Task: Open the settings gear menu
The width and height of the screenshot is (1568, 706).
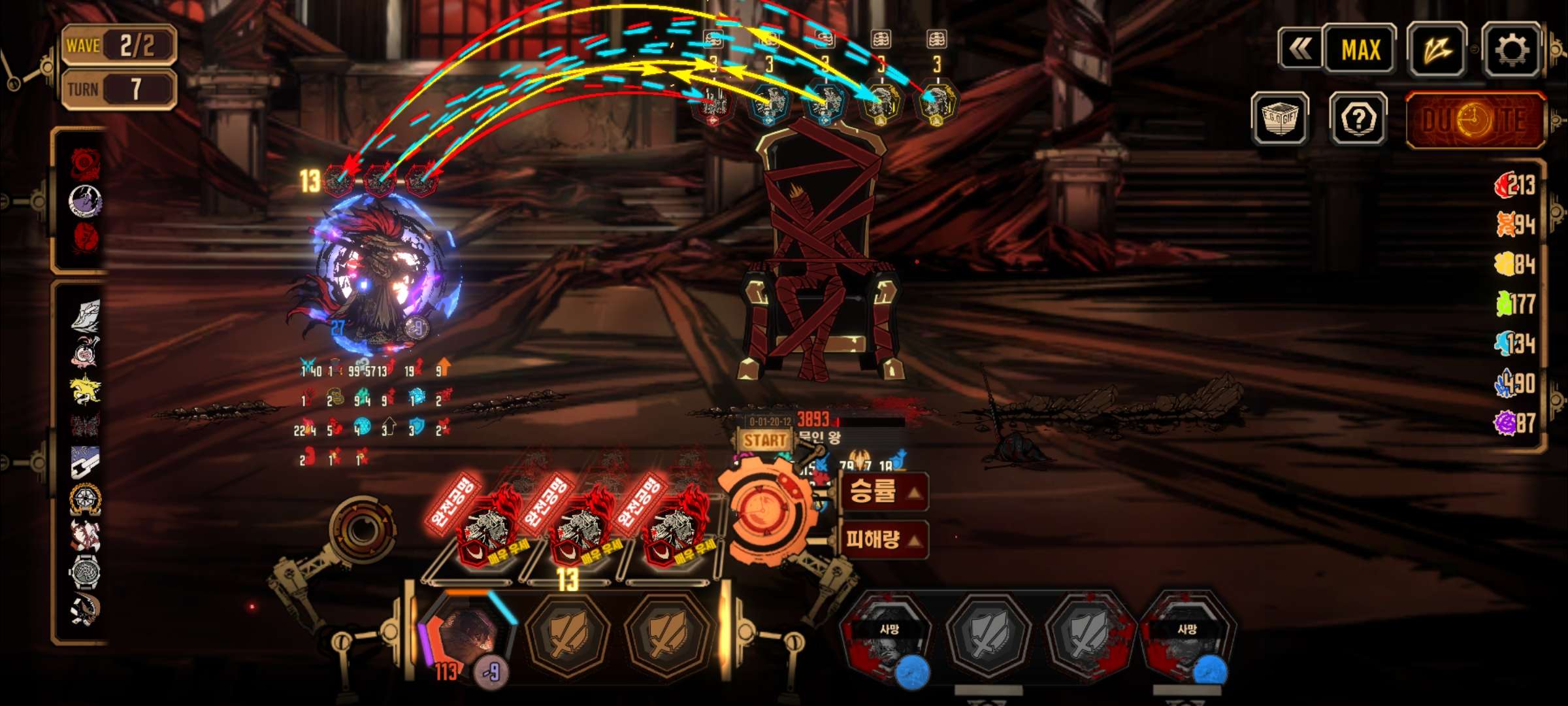Action: 1512,50
